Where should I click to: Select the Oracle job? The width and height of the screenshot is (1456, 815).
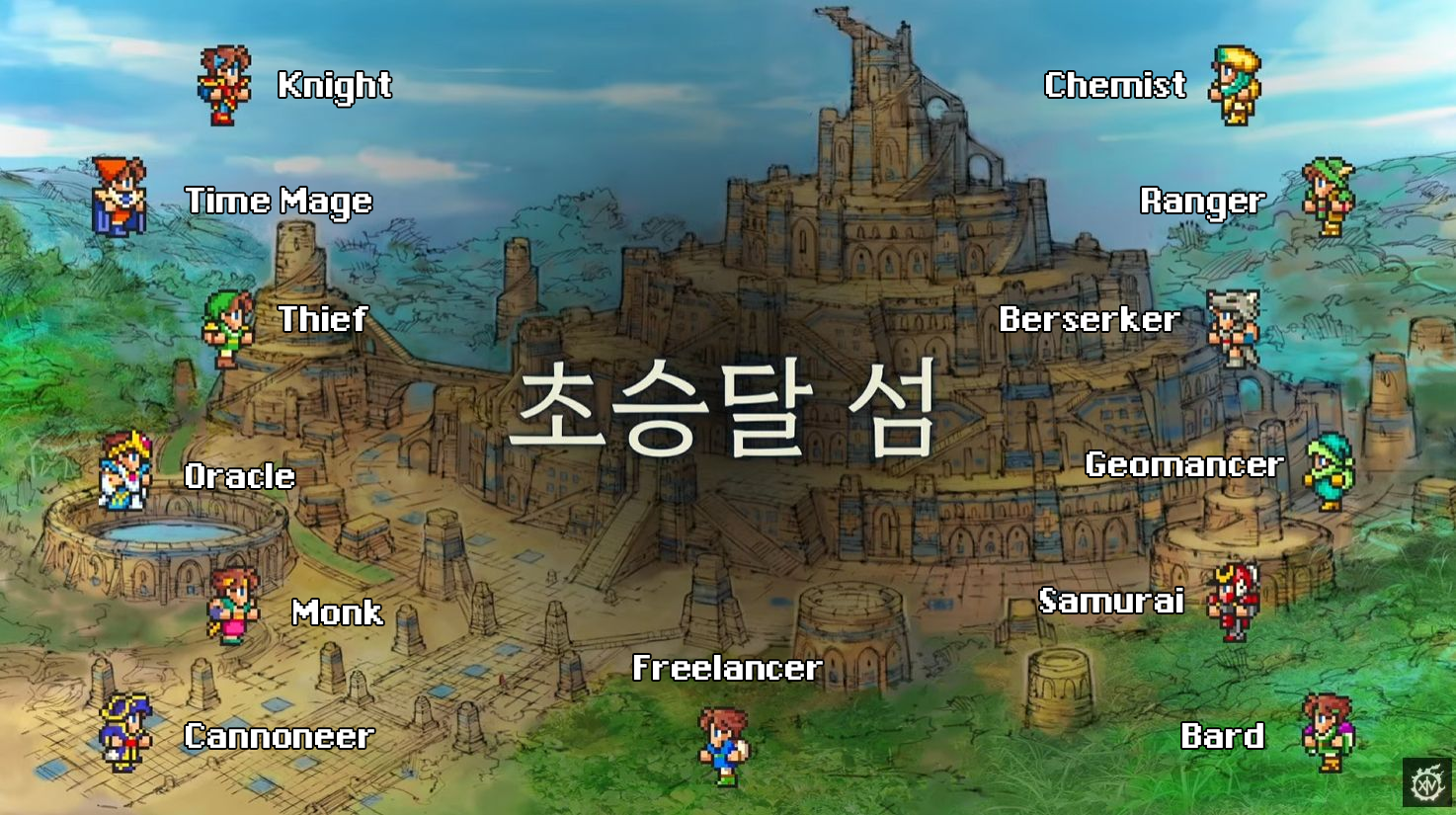pos(240,476)
